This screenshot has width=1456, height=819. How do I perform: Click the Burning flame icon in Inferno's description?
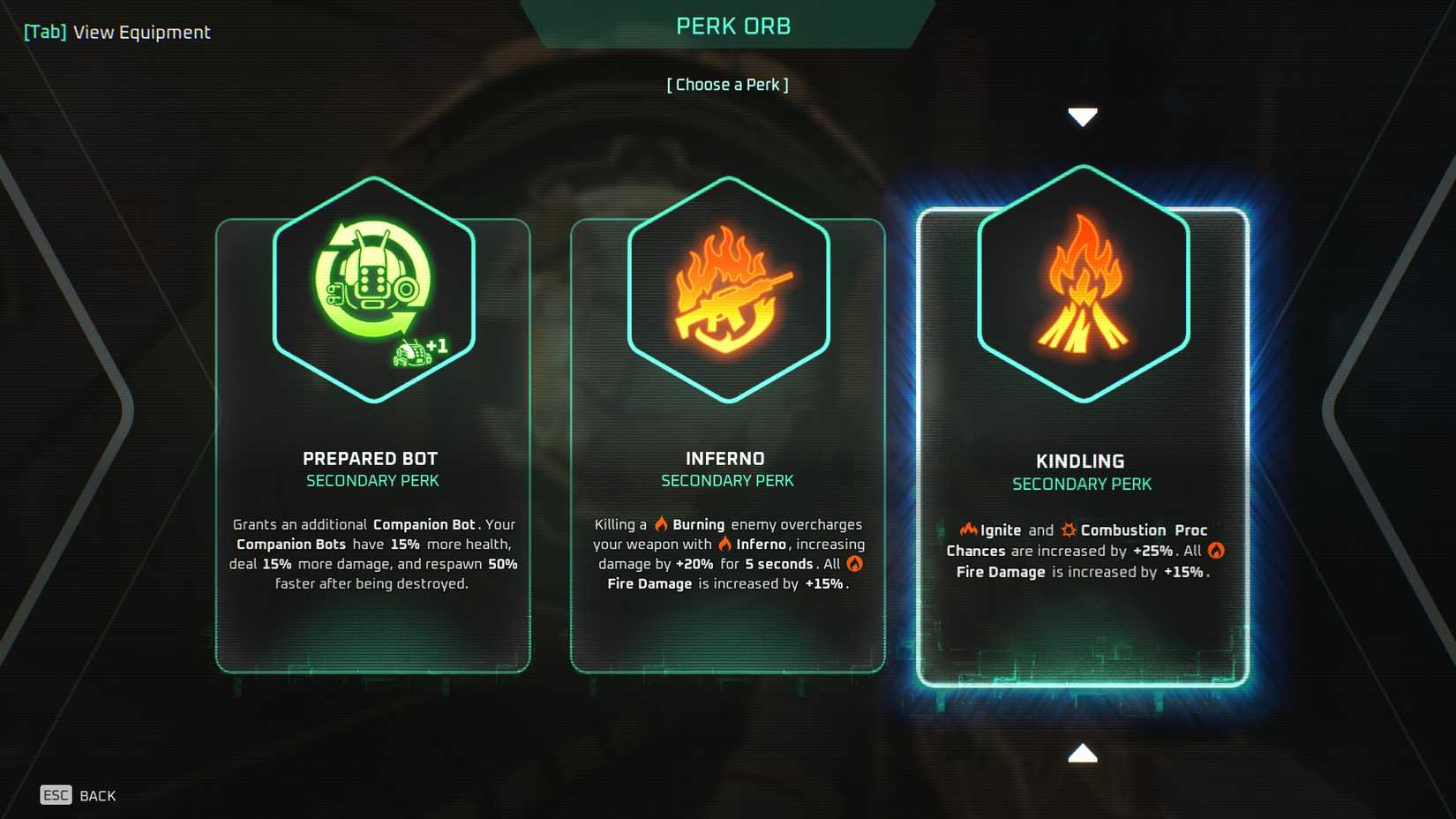tap(660, 523)
